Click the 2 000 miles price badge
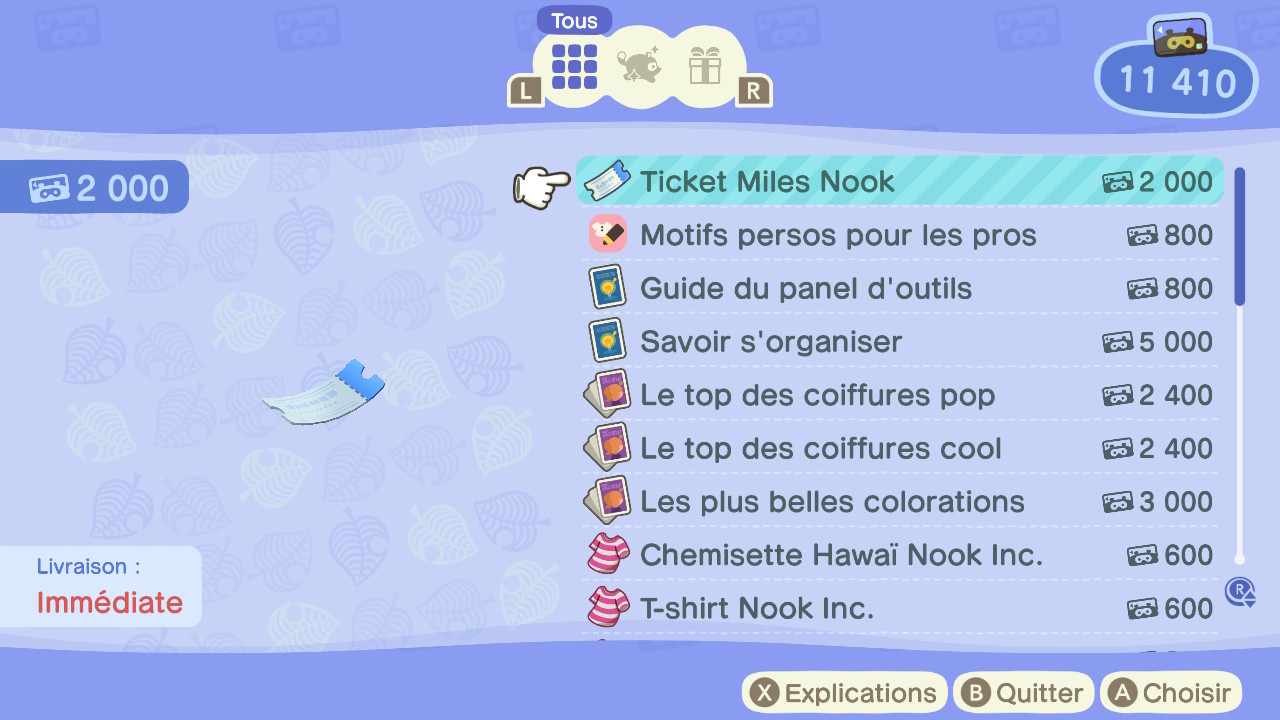1280x720 pixels. tap(95, 186)
